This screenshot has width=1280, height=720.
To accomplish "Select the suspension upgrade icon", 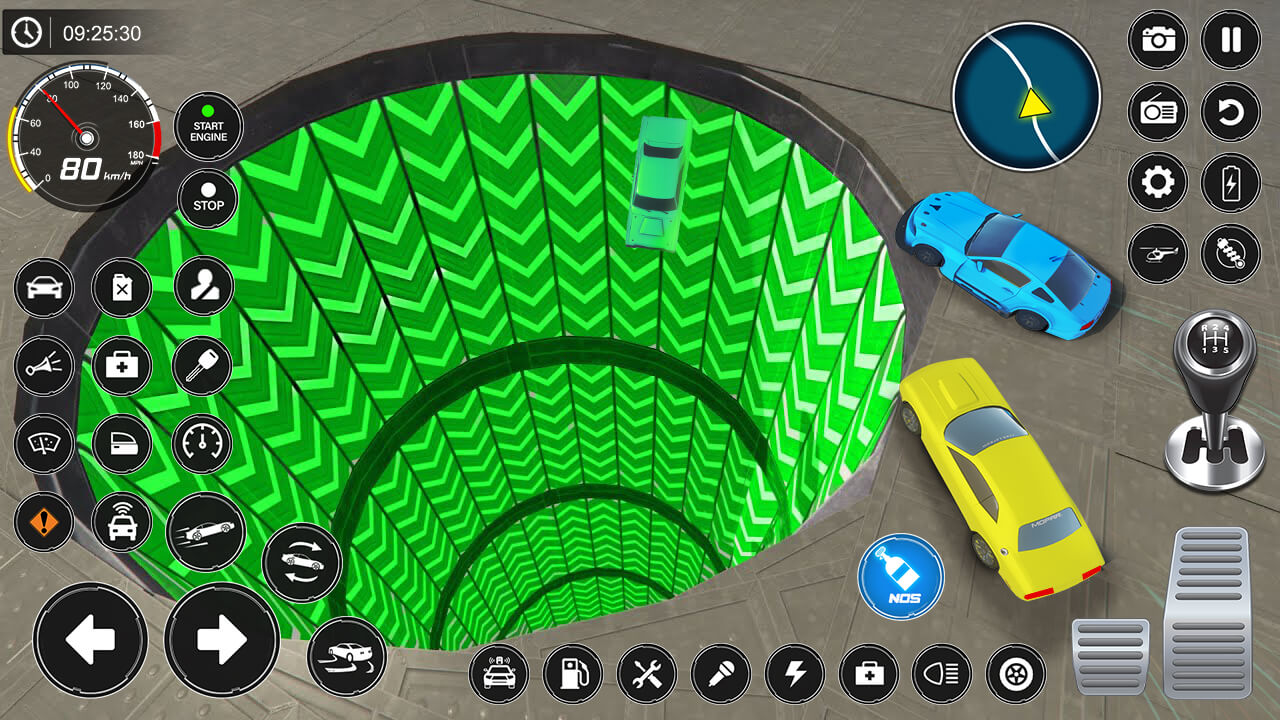I will pos(1228,255).
